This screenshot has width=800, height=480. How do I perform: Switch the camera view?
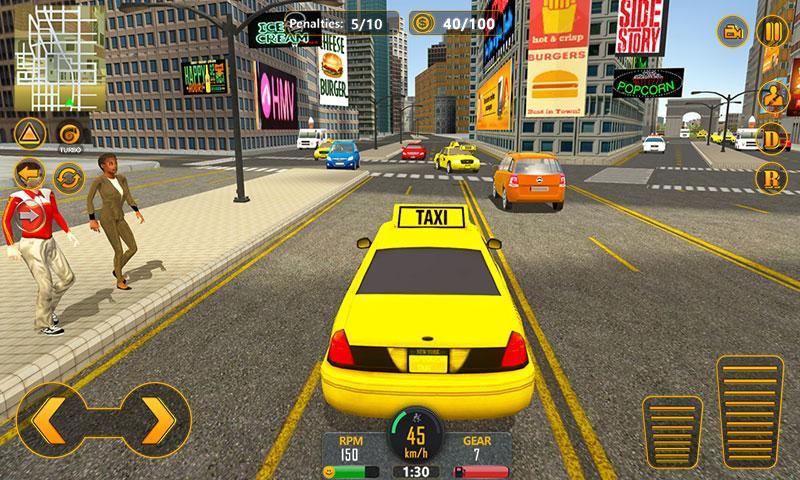point(733,30)
